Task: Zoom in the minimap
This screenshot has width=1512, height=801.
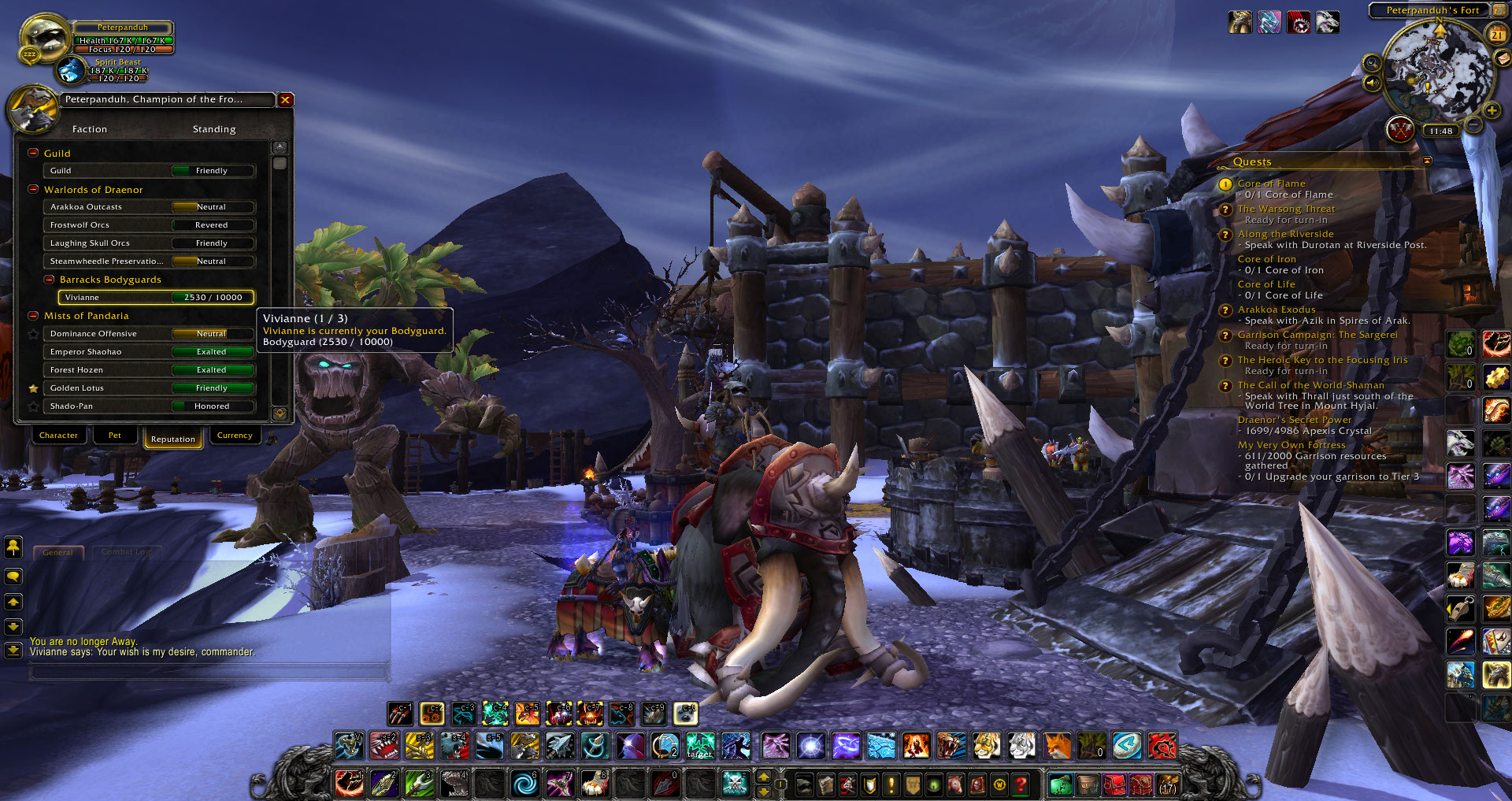Action: point(1492,111)
